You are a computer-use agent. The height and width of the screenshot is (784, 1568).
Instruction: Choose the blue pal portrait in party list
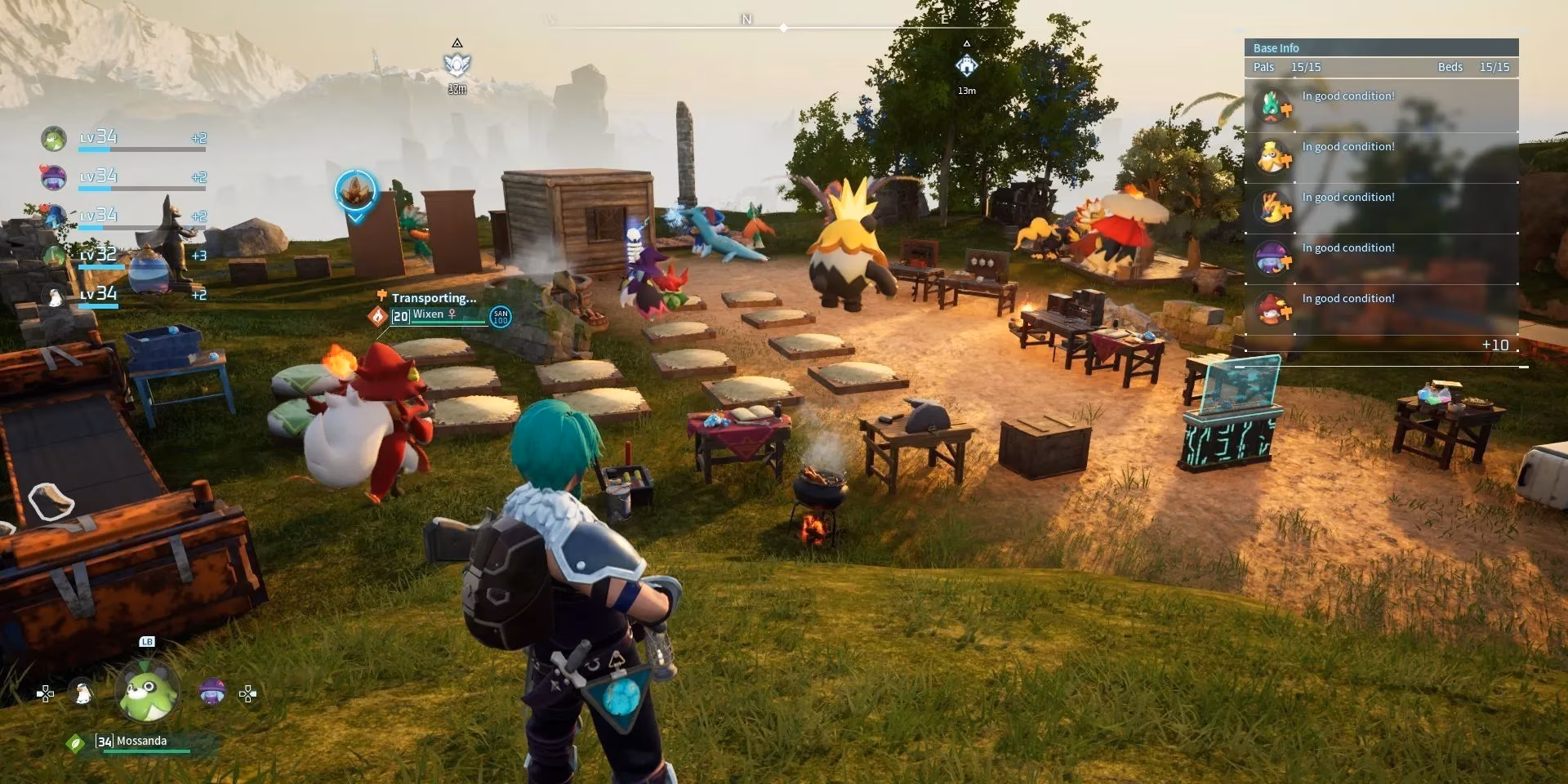[54, 216]
